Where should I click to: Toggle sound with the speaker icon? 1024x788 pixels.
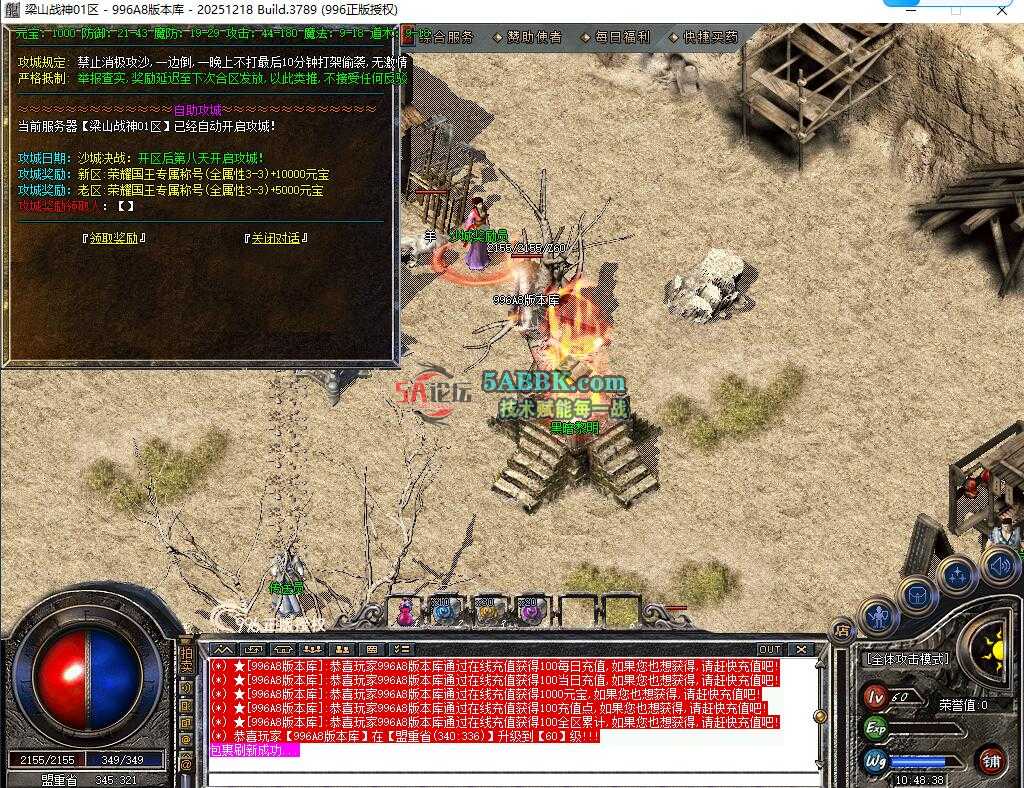(x=999, y=567)
